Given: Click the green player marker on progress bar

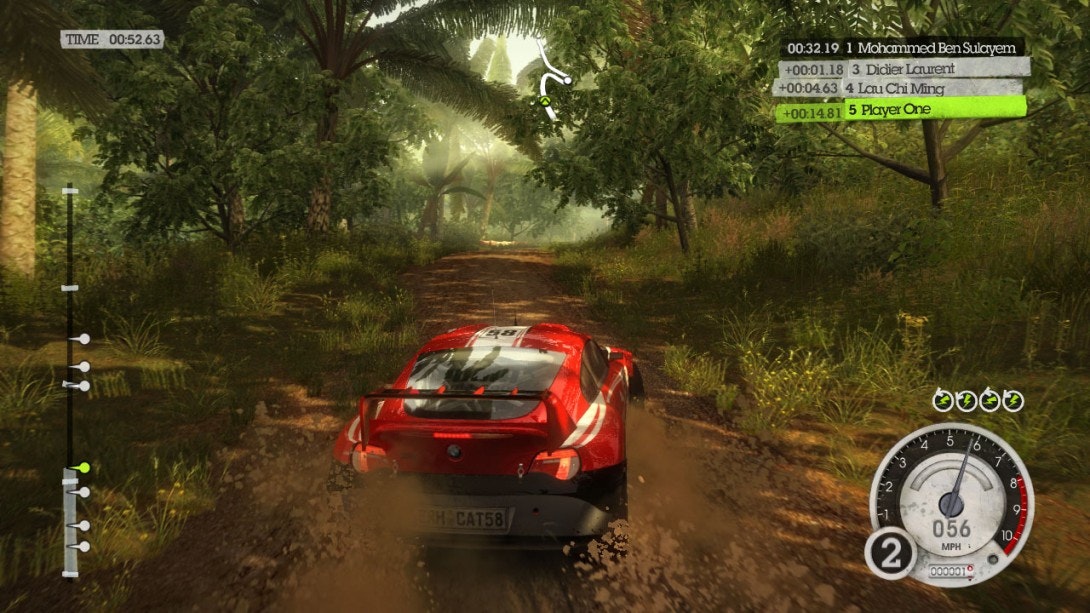Looking at the screenshot, I should pyautogui.click(x=84, y=467).
